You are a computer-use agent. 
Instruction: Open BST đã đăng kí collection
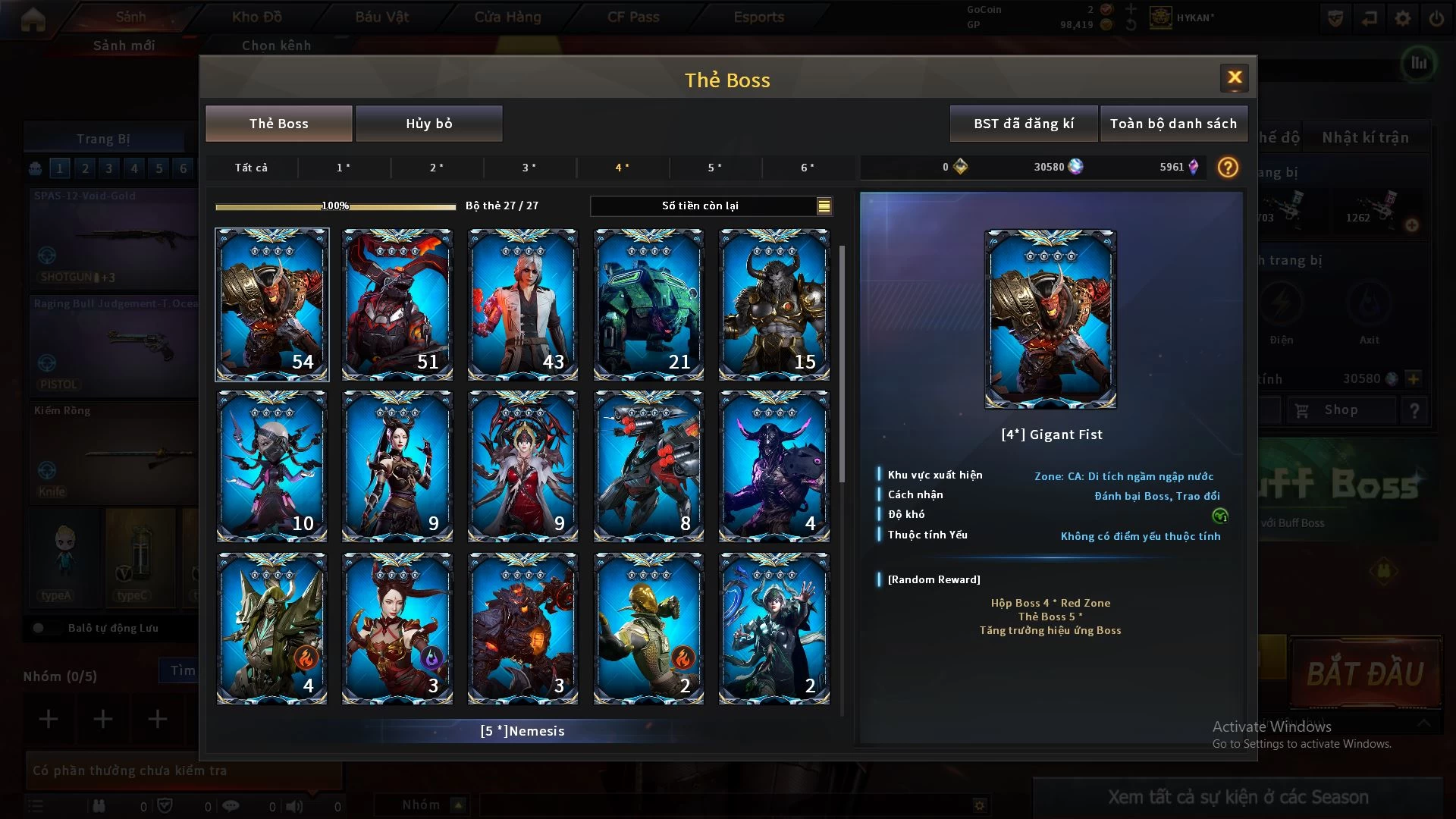(x=1024, y=124)
